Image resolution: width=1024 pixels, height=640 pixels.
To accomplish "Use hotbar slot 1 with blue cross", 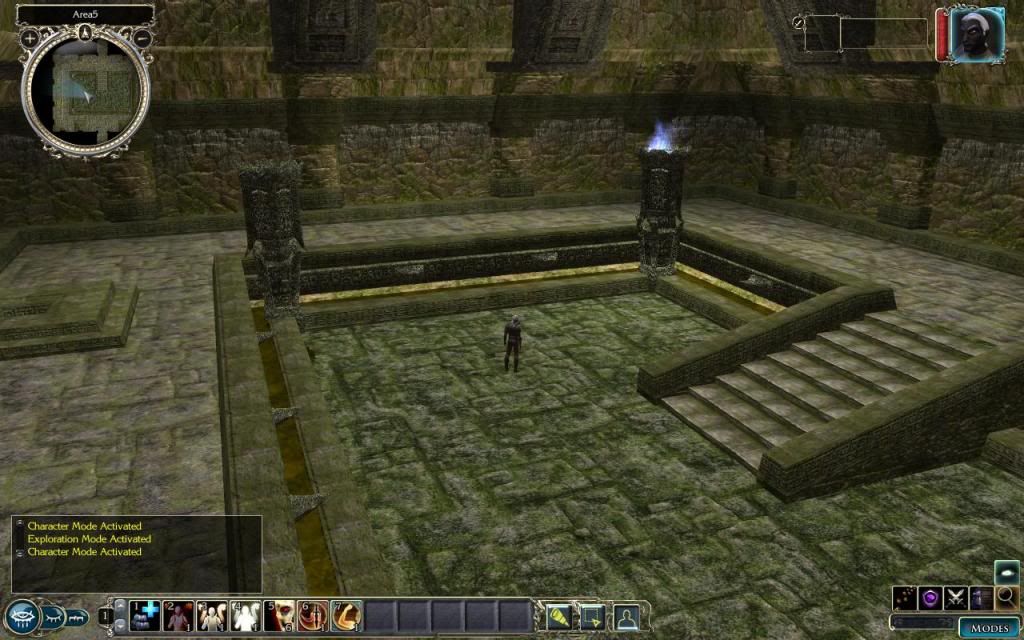I will tap(146, 616).
